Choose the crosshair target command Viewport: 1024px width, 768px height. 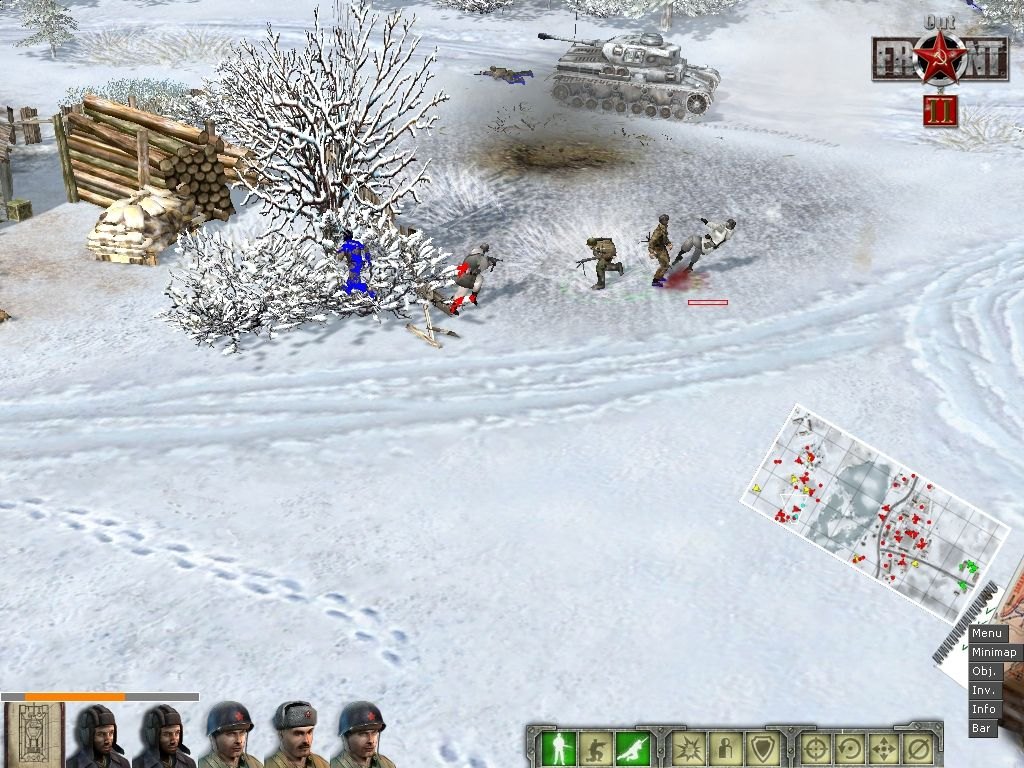pos(816,747)
